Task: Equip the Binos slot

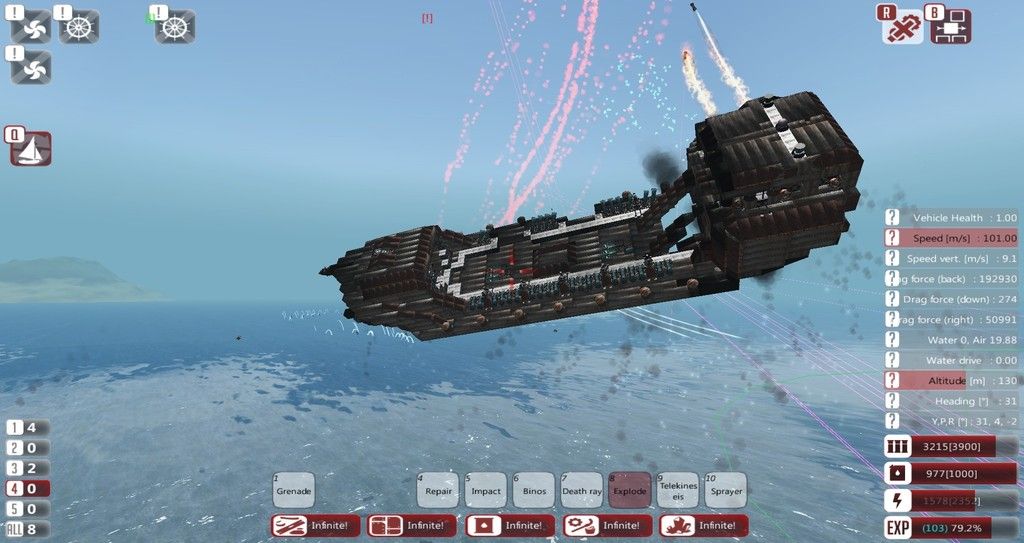Action: [533, 490]
